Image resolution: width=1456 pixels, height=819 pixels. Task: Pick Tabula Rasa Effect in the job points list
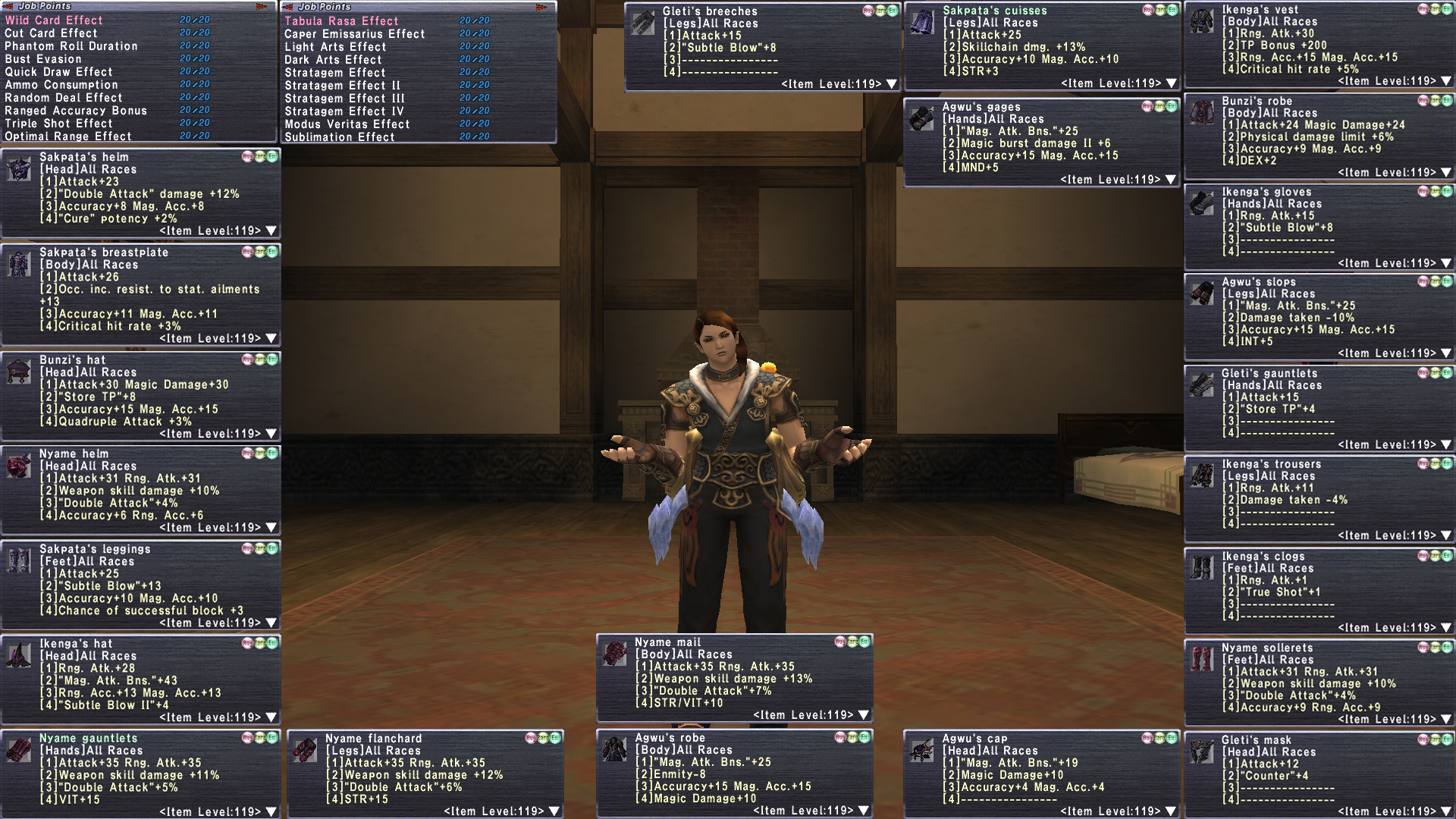coord(341,21)
